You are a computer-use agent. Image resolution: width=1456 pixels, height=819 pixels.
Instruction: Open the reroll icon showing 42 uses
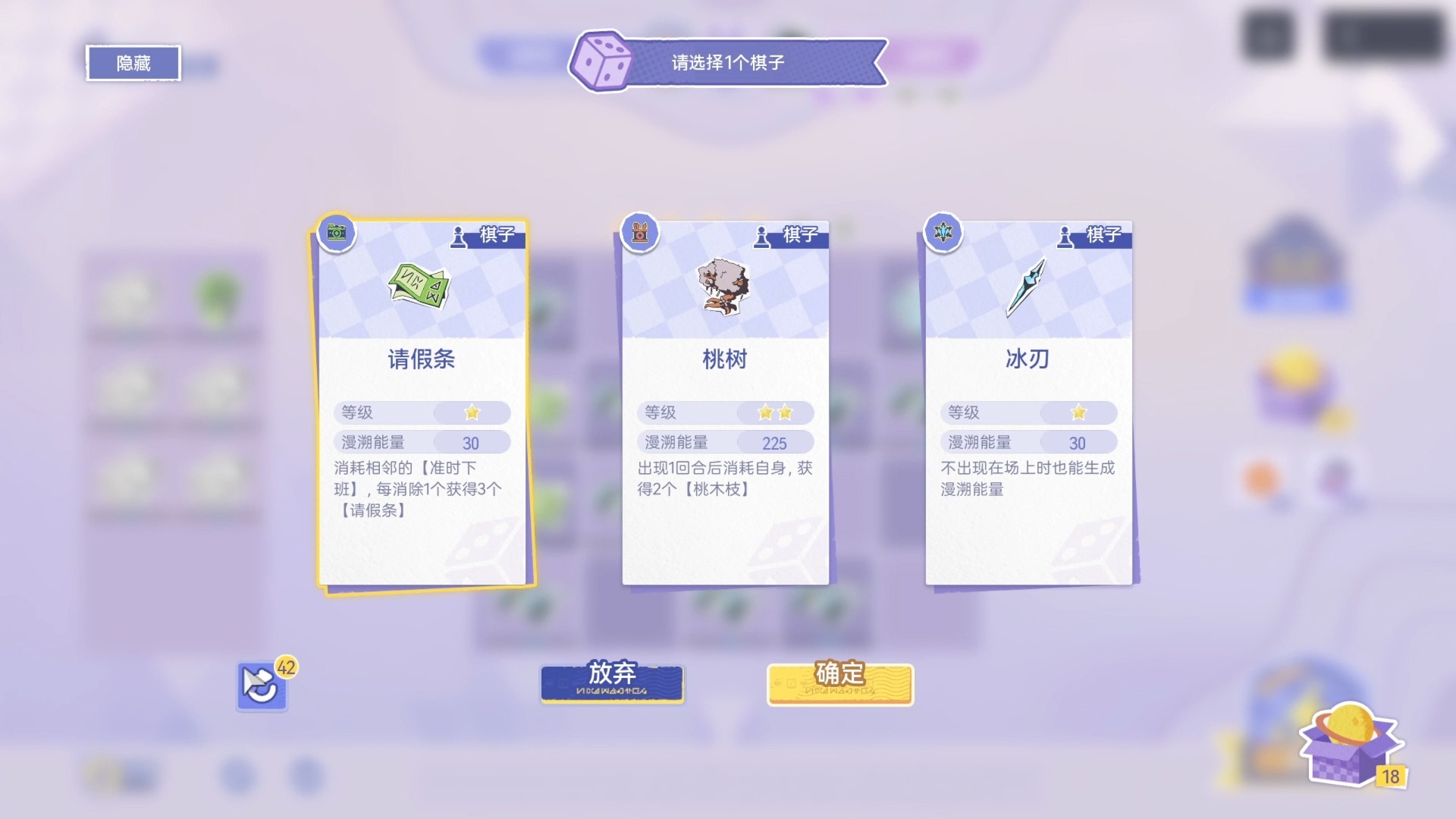(262, 685)
